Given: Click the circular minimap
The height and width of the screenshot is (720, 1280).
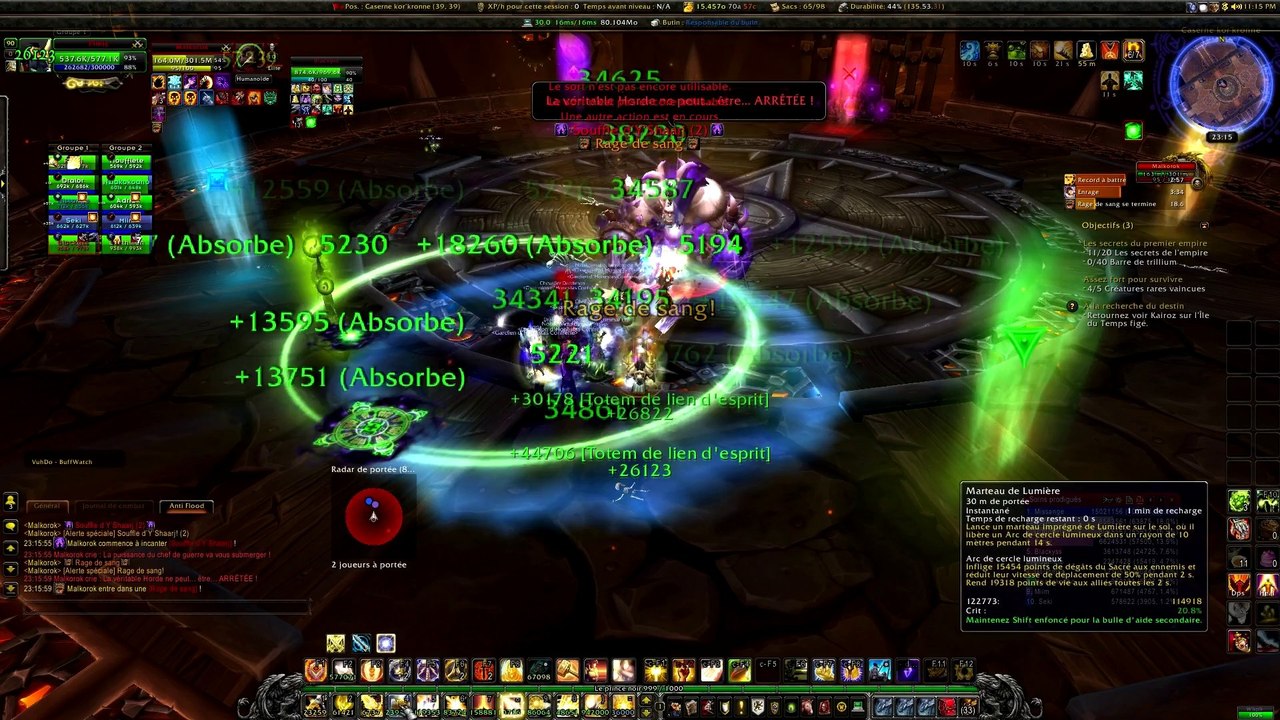Looking at the screenshot, I should [1221, 82].
